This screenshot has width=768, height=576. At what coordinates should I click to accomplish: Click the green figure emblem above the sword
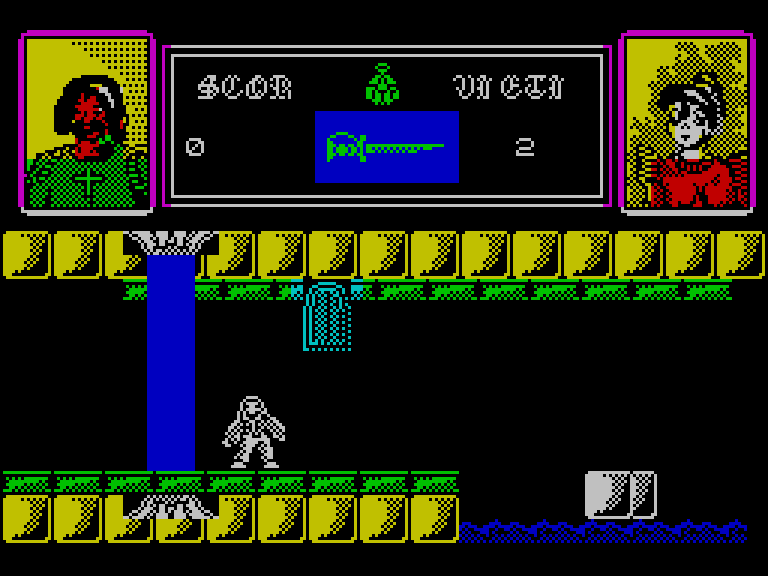click(382, 85)
